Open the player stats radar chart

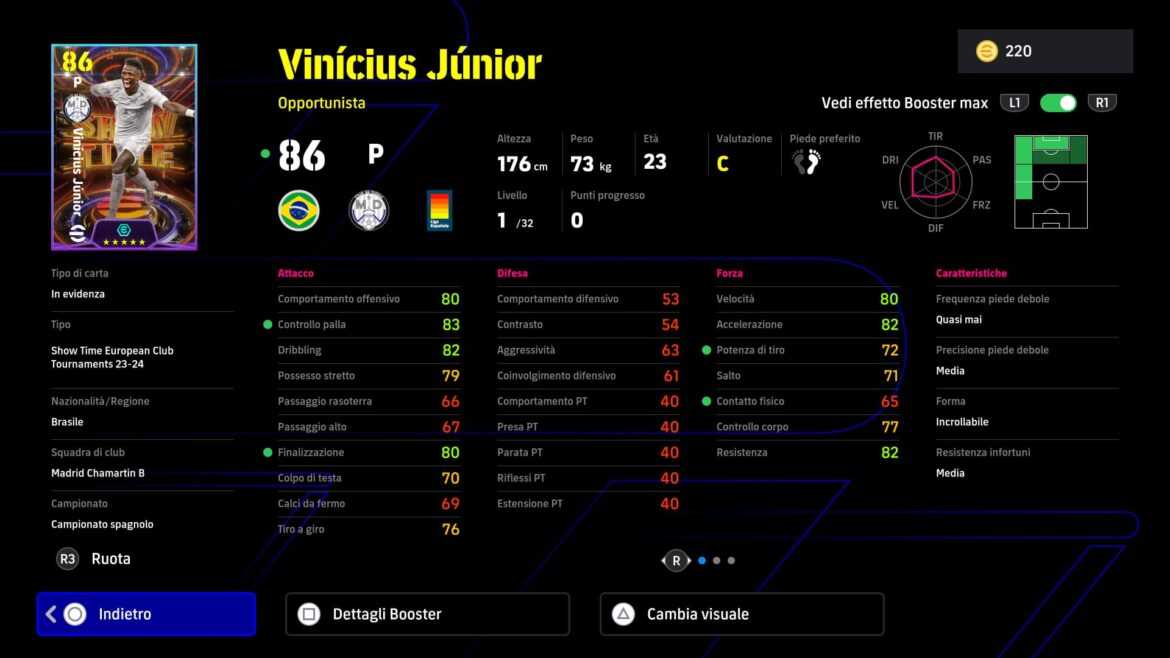point(935,181)
